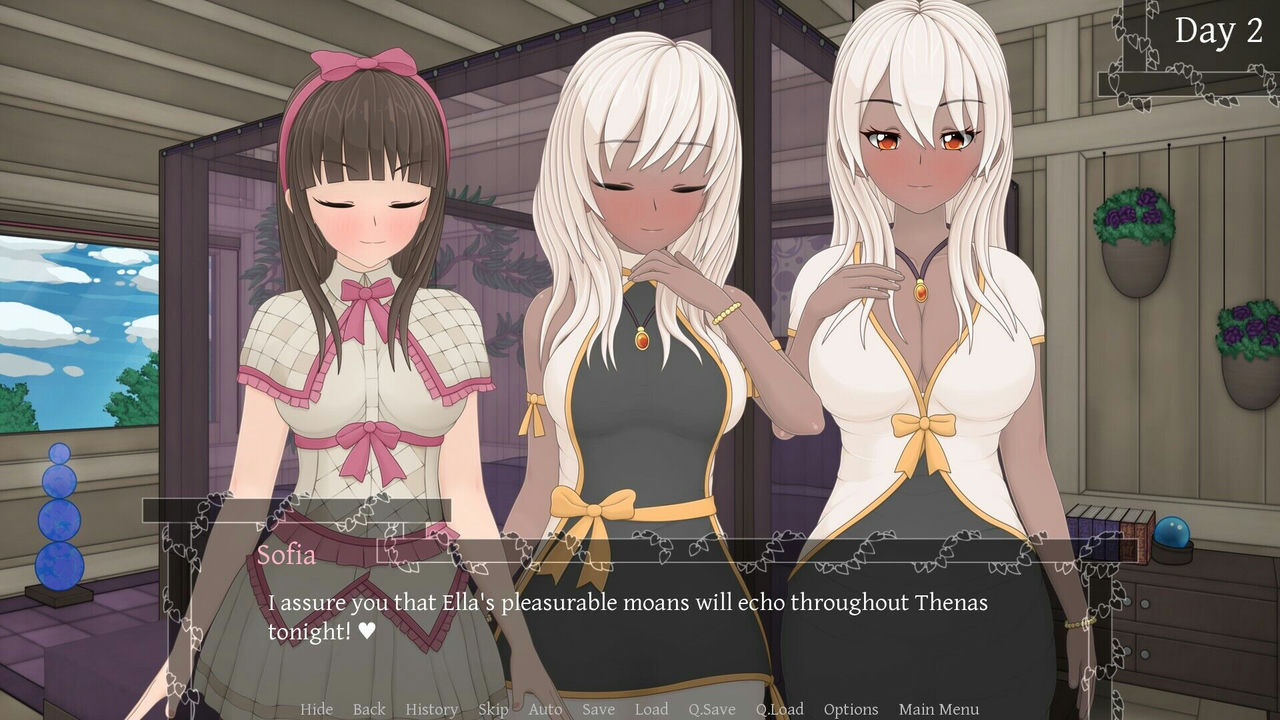The height and width of the screenshot is (720, 1280).
Task: Hide the dialogue interface
Action: 317,709
